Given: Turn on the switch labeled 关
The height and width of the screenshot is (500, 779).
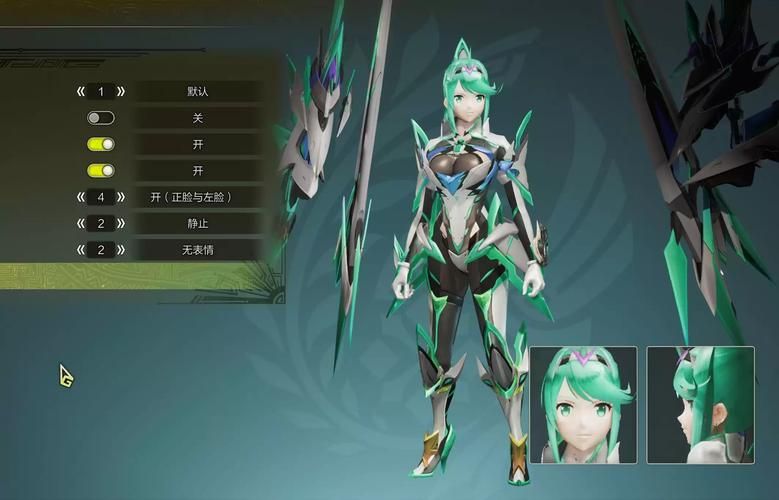Looking at the screenshot, I should point(101,118).
